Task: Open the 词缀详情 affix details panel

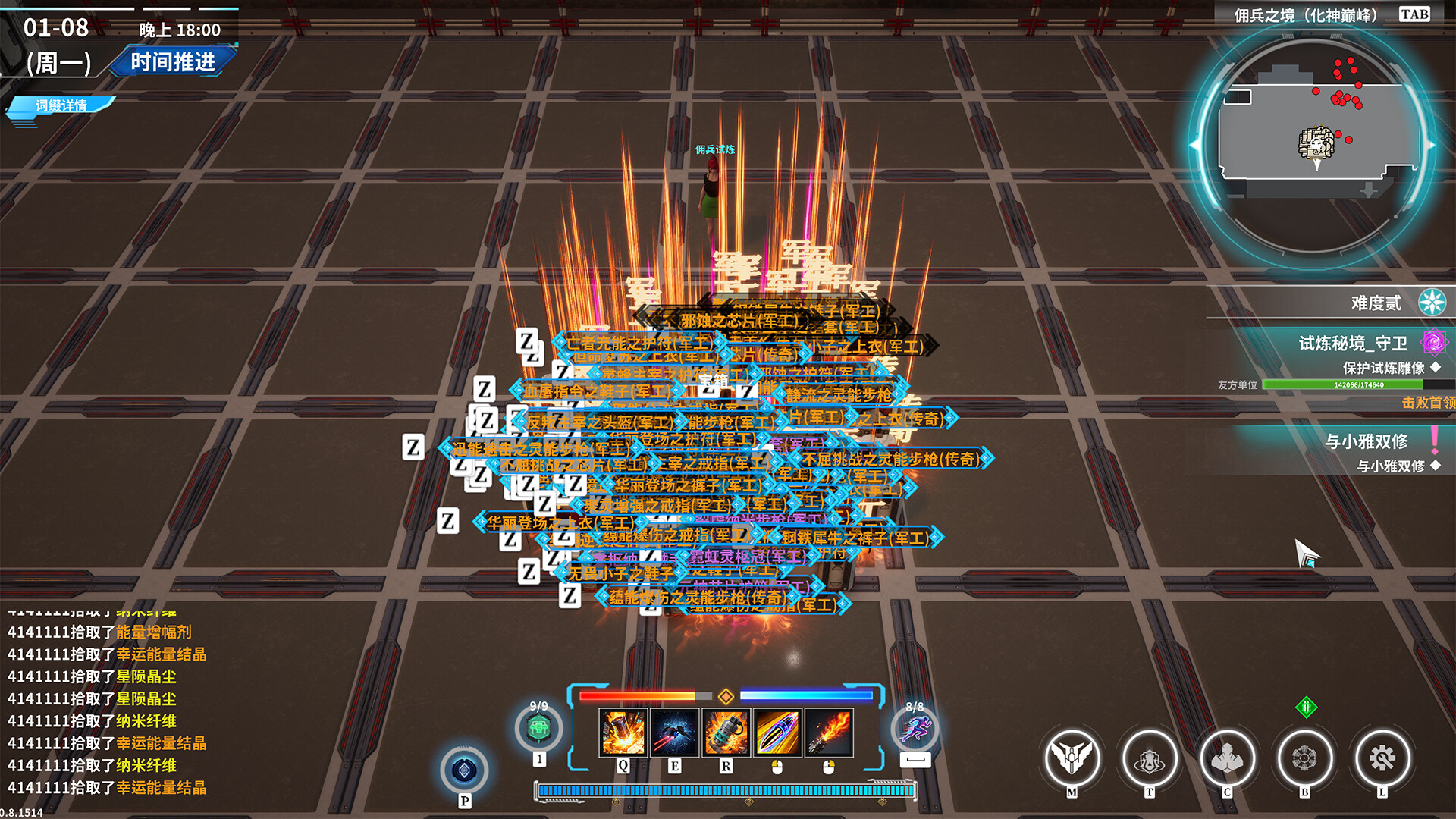Action: [x=61, y=105]
